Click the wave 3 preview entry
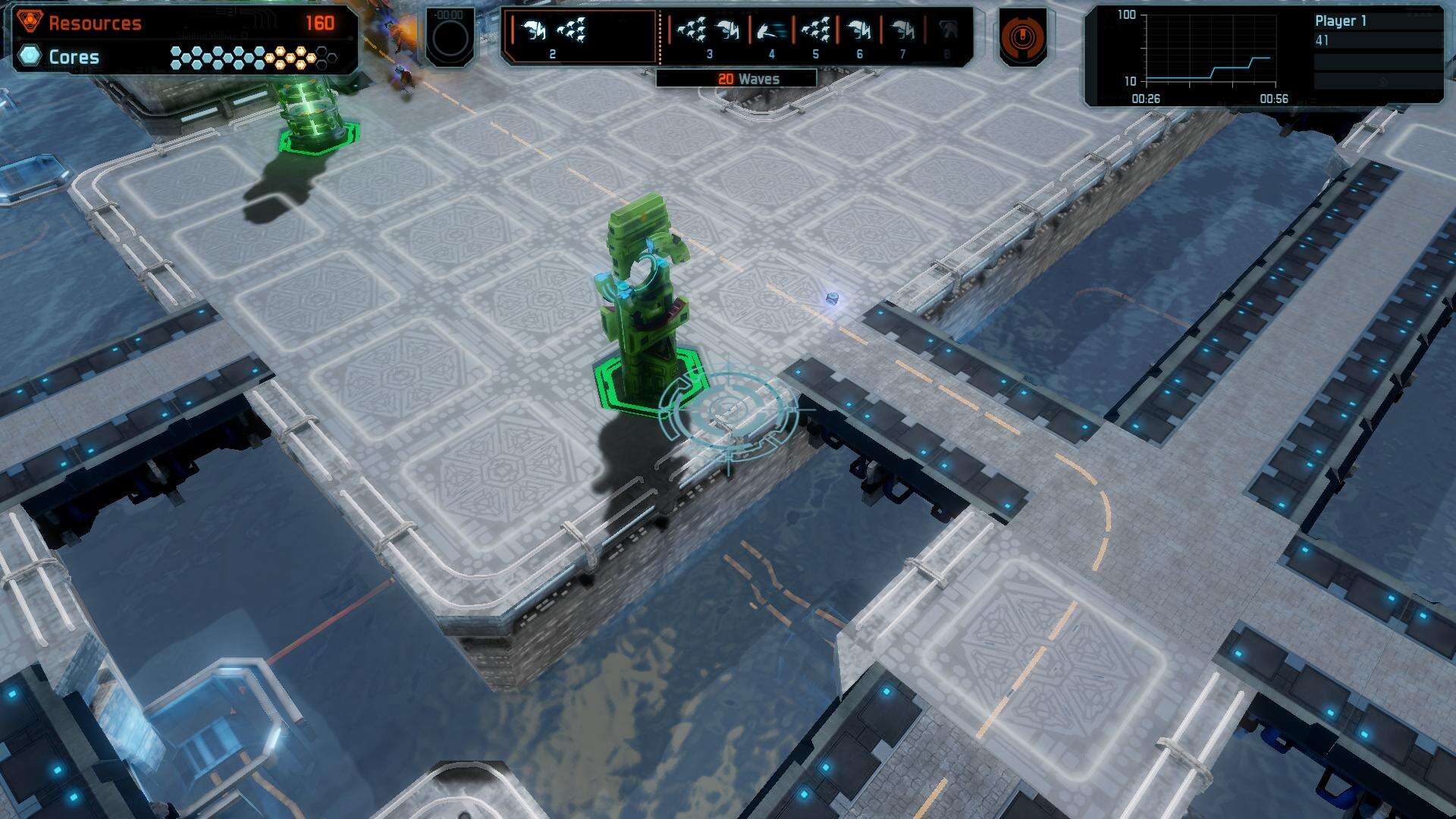The width and height of the screenshot is (1456, 819). [x=708, y=36]
